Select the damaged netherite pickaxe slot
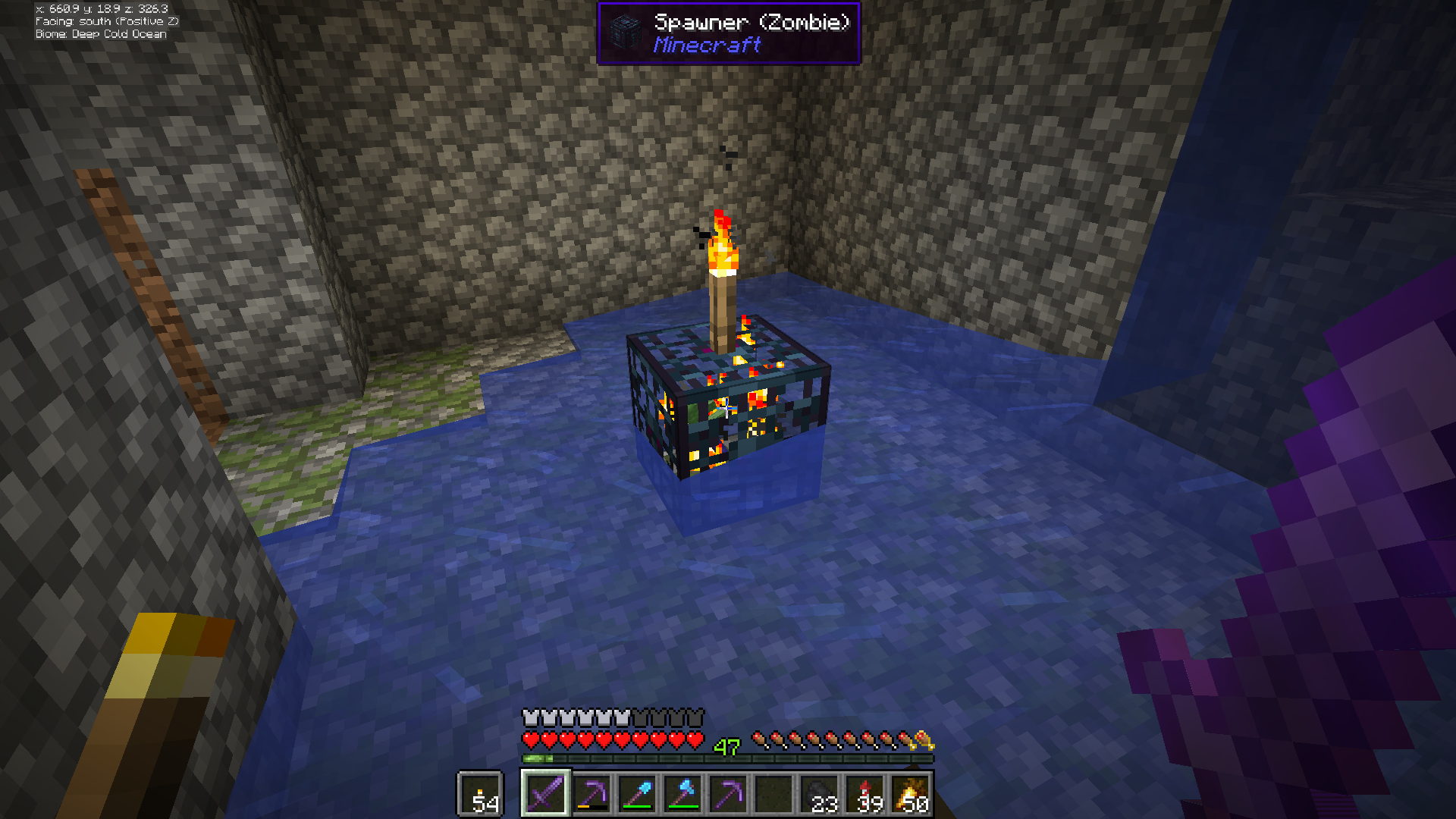Screen dimensions: 1456x819 (591, 794)
